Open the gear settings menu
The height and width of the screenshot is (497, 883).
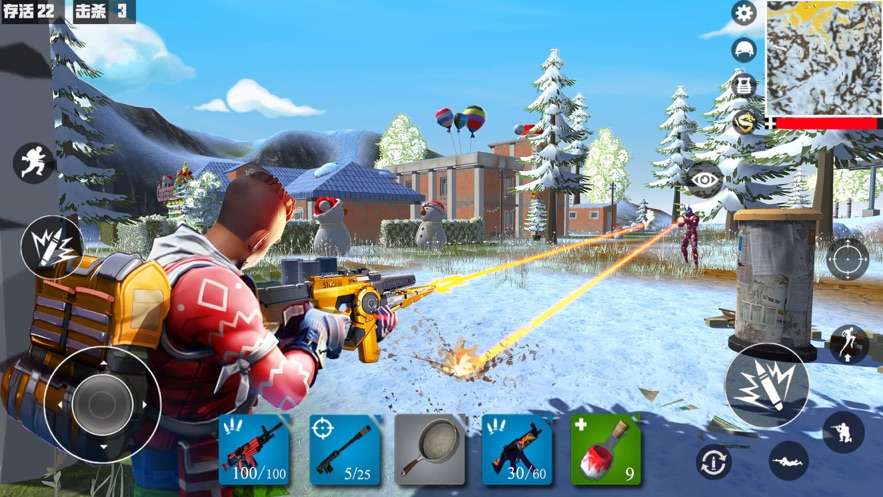[x=743, y=13]
